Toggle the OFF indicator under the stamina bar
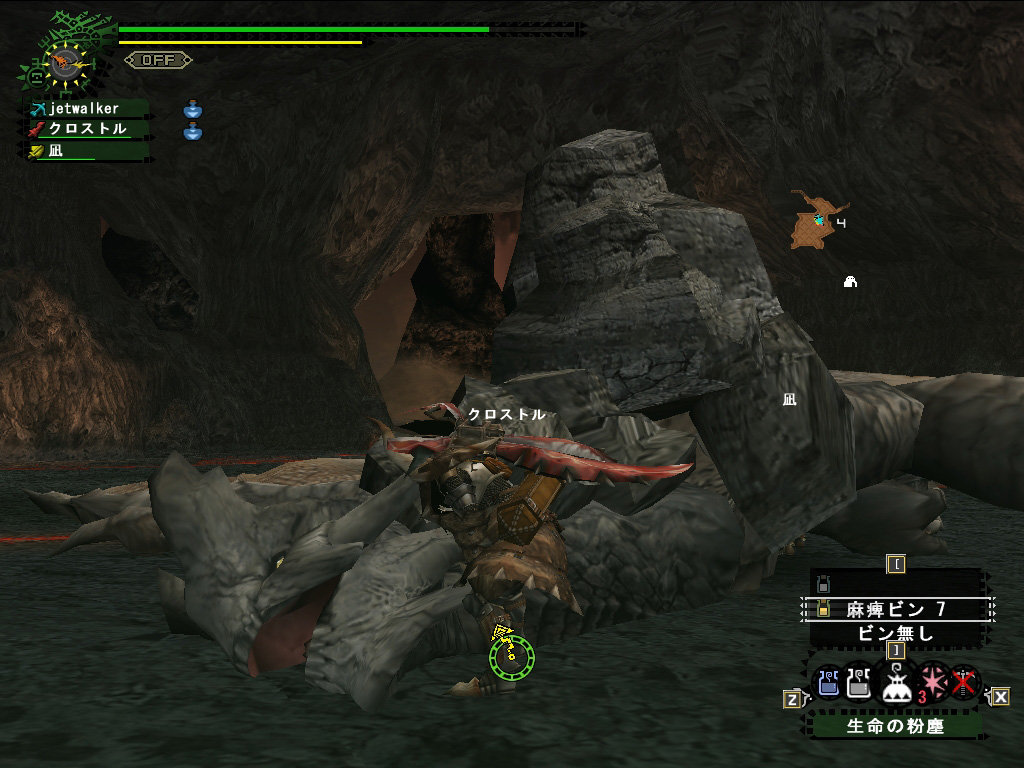This screenshot has width=1024, height=768. 158,60
